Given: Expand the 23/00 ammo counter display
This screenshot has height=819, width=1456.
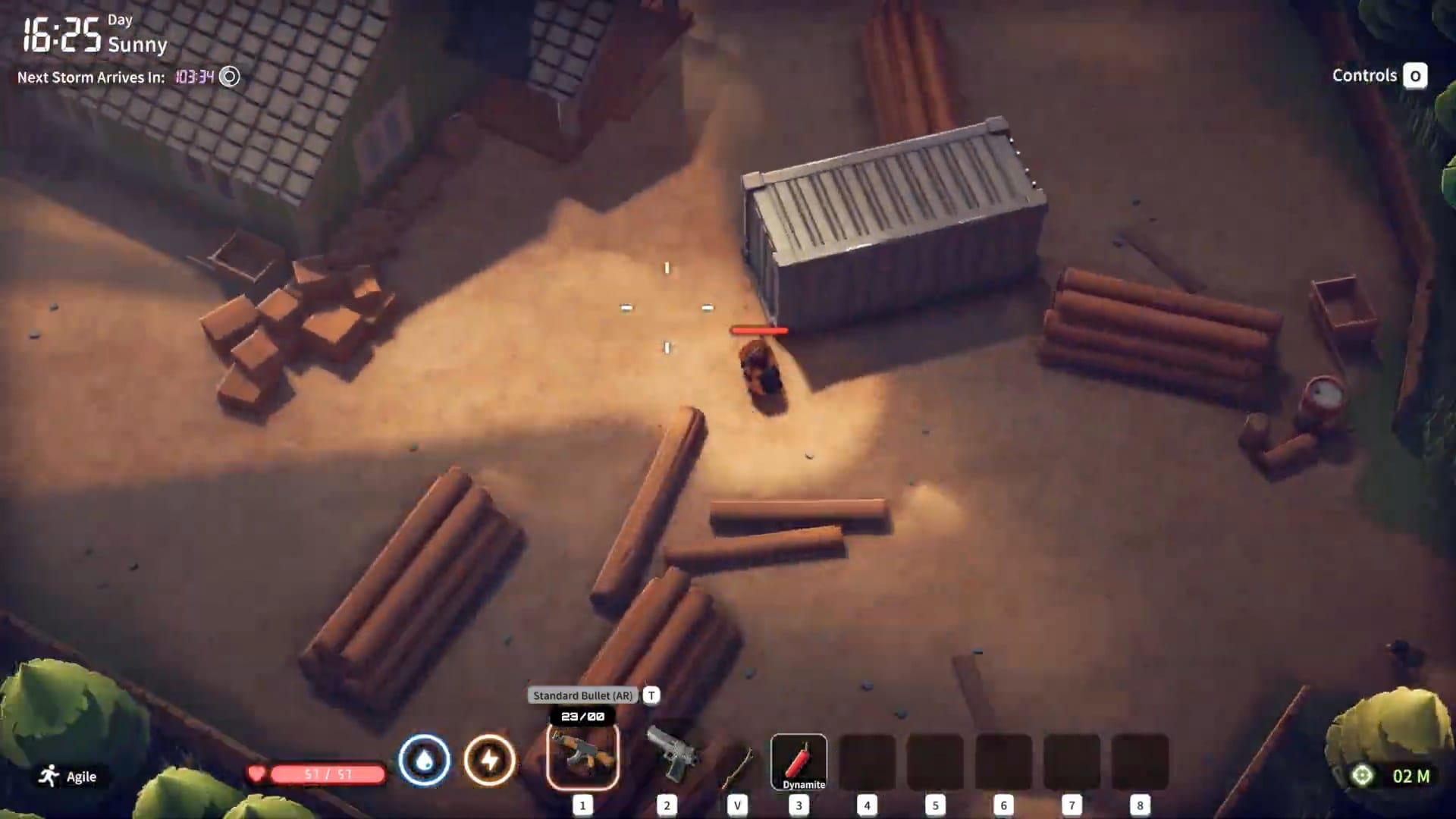Looking at the screenshot, I should click(x=581, y=714).
